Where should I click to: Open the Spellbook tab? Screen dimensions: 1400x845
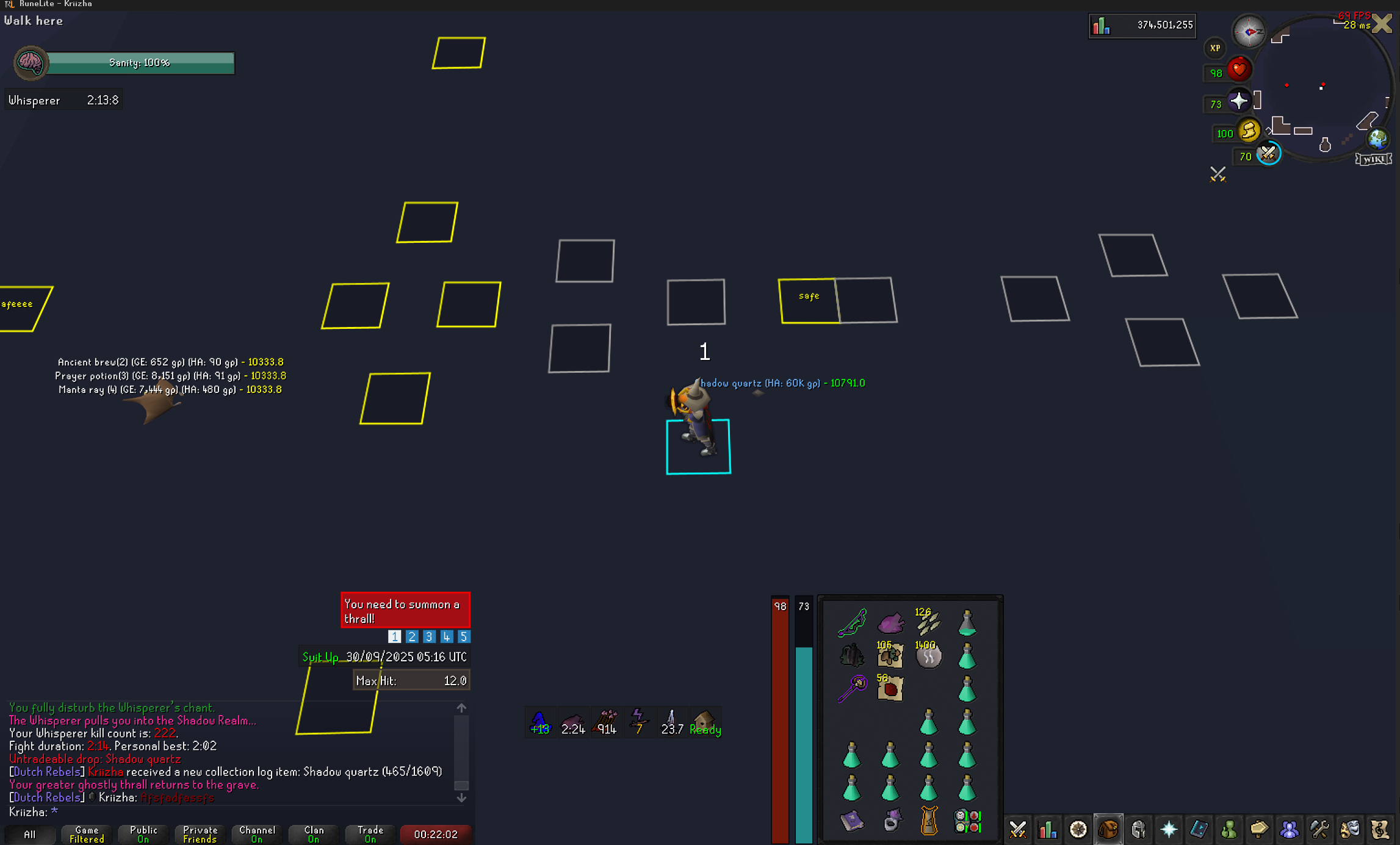[x=1199, y=830]
